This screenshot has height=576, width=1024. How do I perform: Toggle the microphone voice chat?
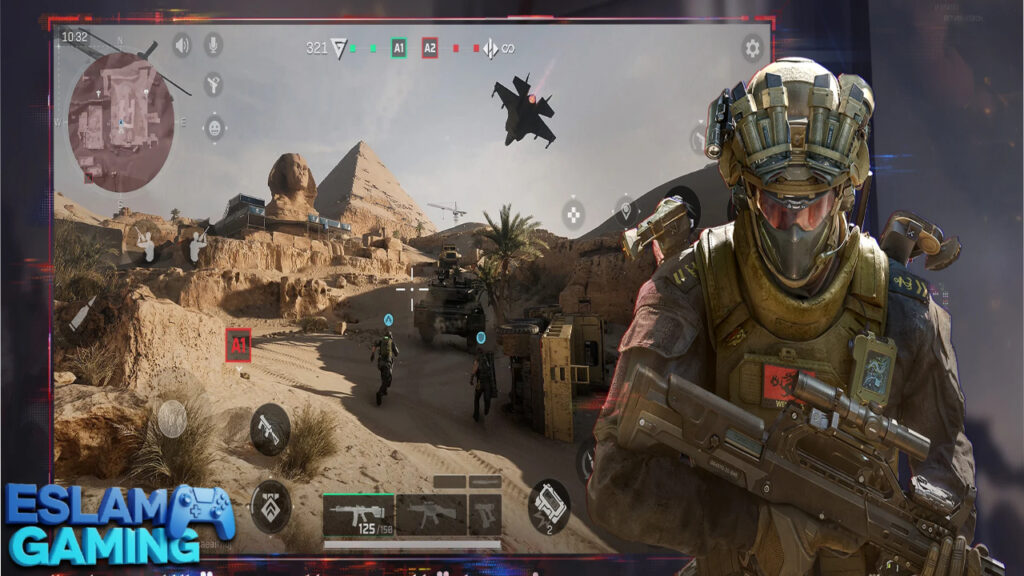coord(213,45)
